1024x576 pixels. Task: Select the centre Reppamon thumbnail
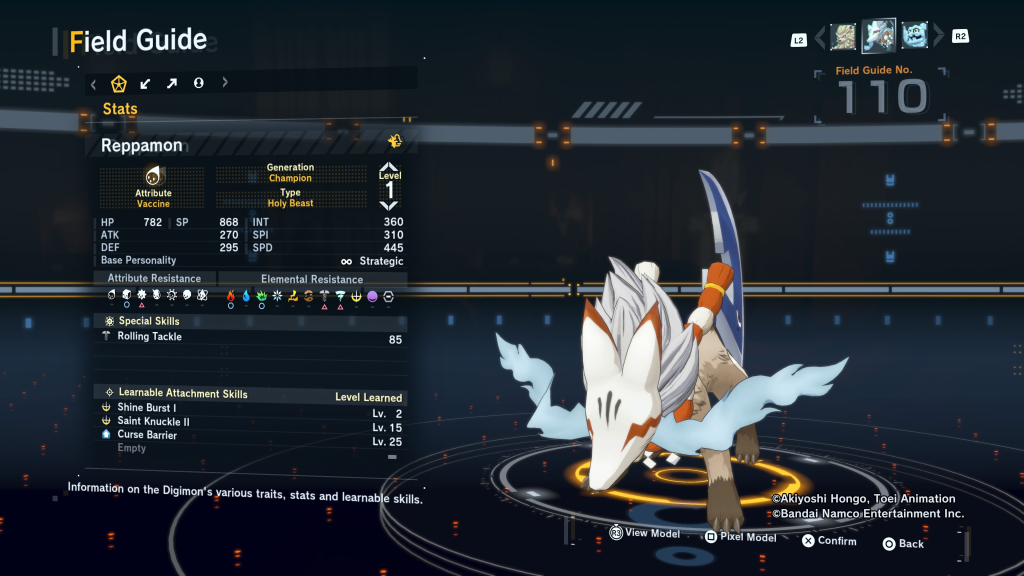[x=879, y=36]
